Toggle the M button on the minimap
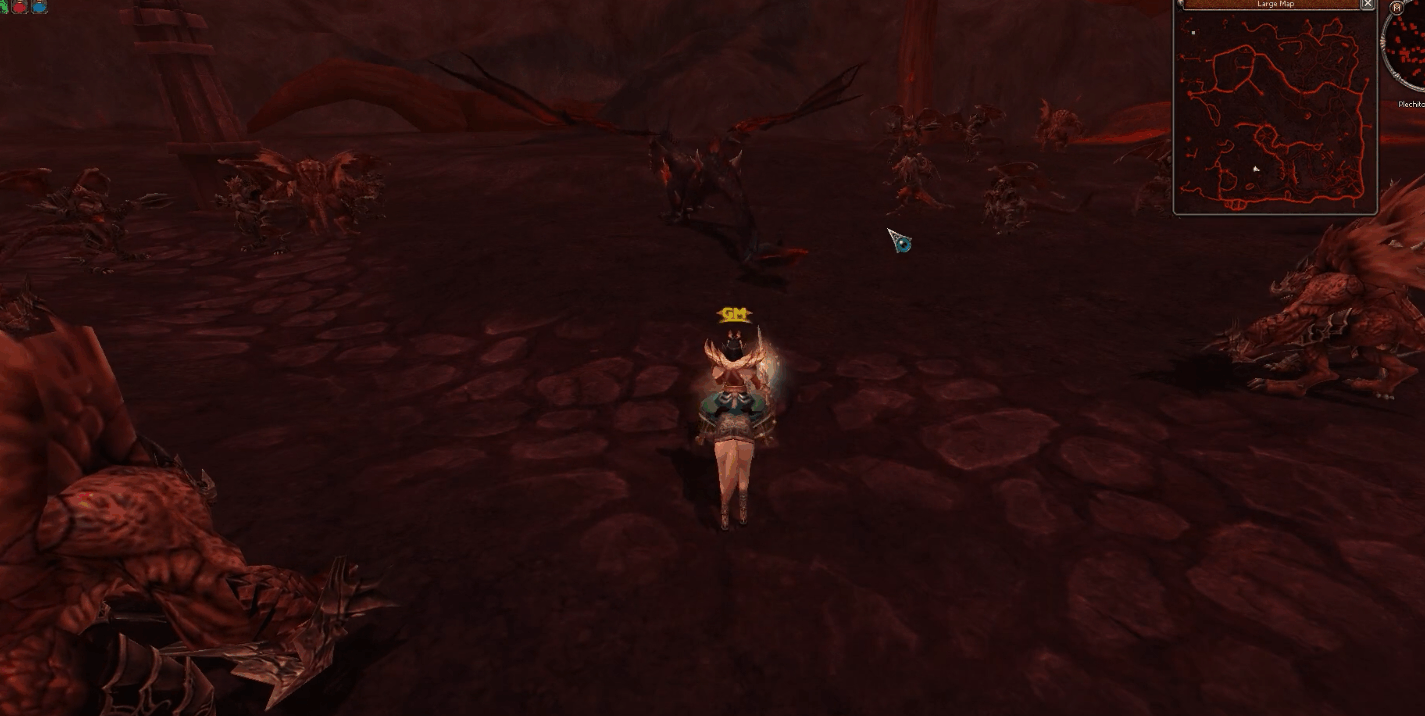Screen dimensions: 1425x716 [1396, 7]
